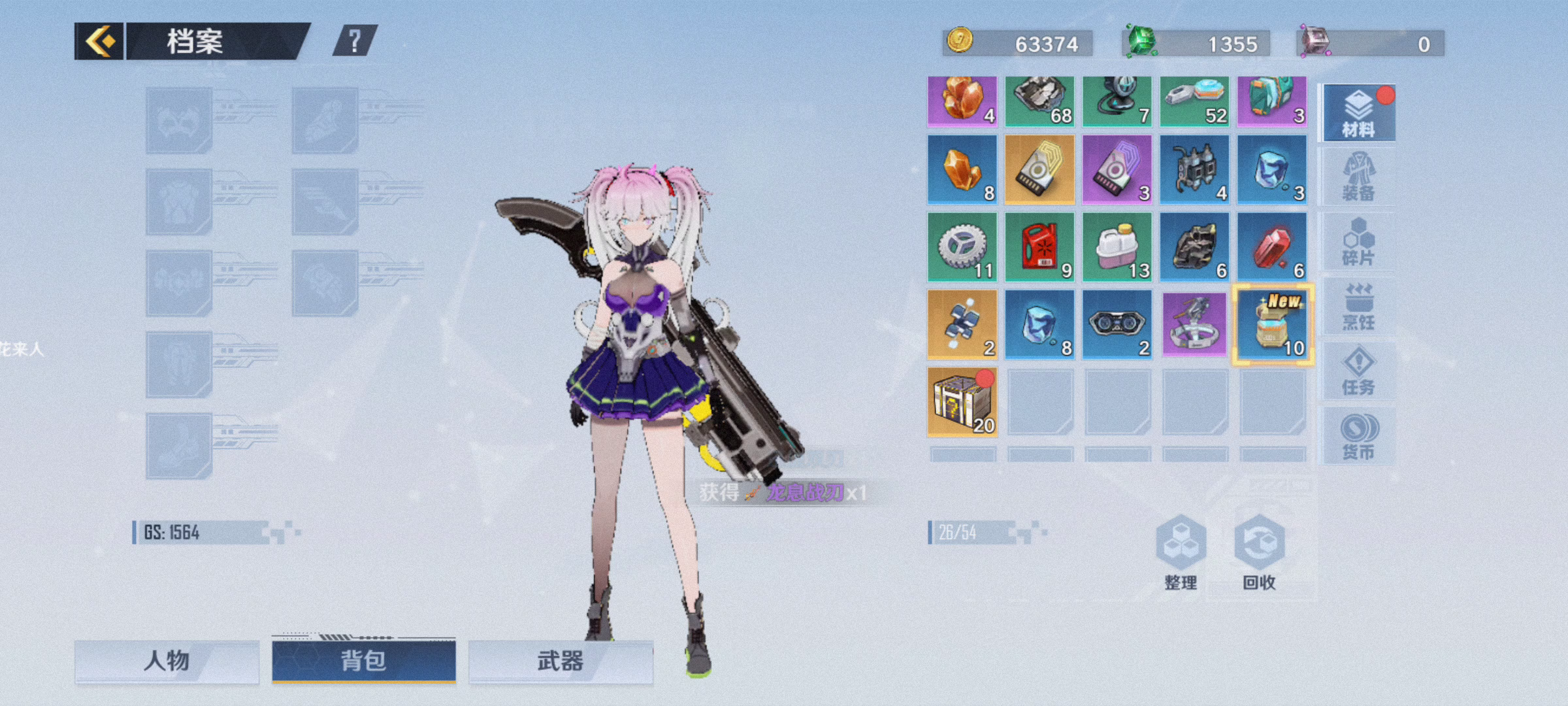
Task: Pick the gear cog item slot
Action: [x=962, y=248]
